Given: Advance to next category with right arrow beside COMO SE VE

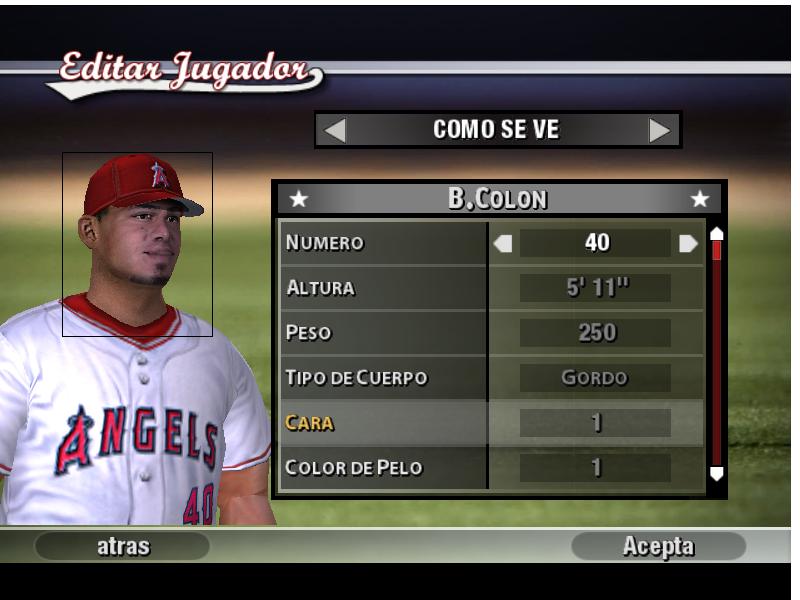Looking at the screenshot, I should pyautogui.click(x=659, y=130).
